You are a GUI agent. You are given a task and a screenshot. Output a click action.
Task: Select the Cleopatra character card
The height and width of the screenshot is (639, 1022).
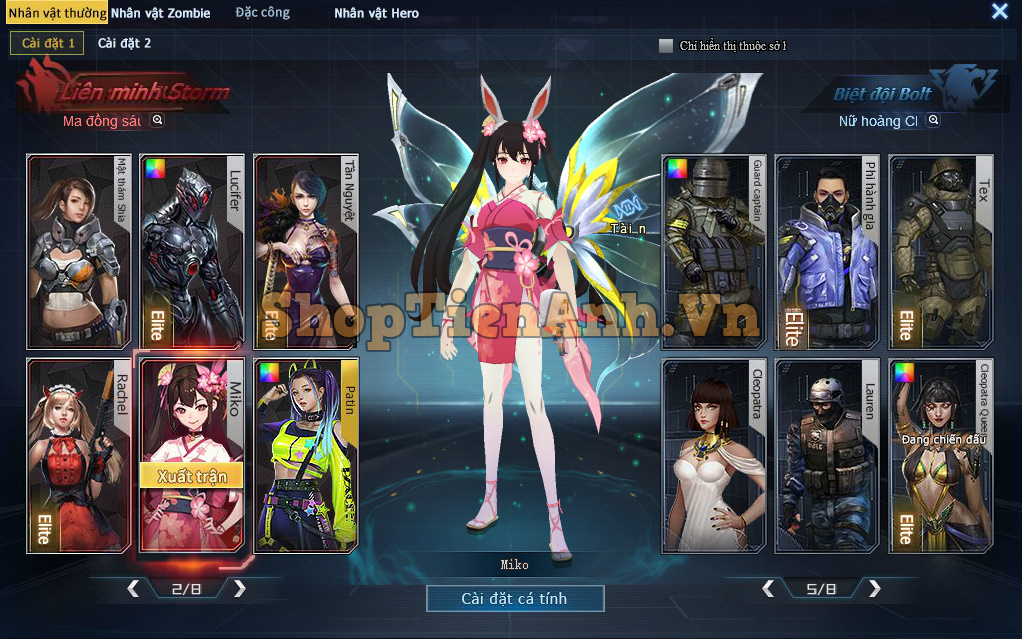click(714, 455)
